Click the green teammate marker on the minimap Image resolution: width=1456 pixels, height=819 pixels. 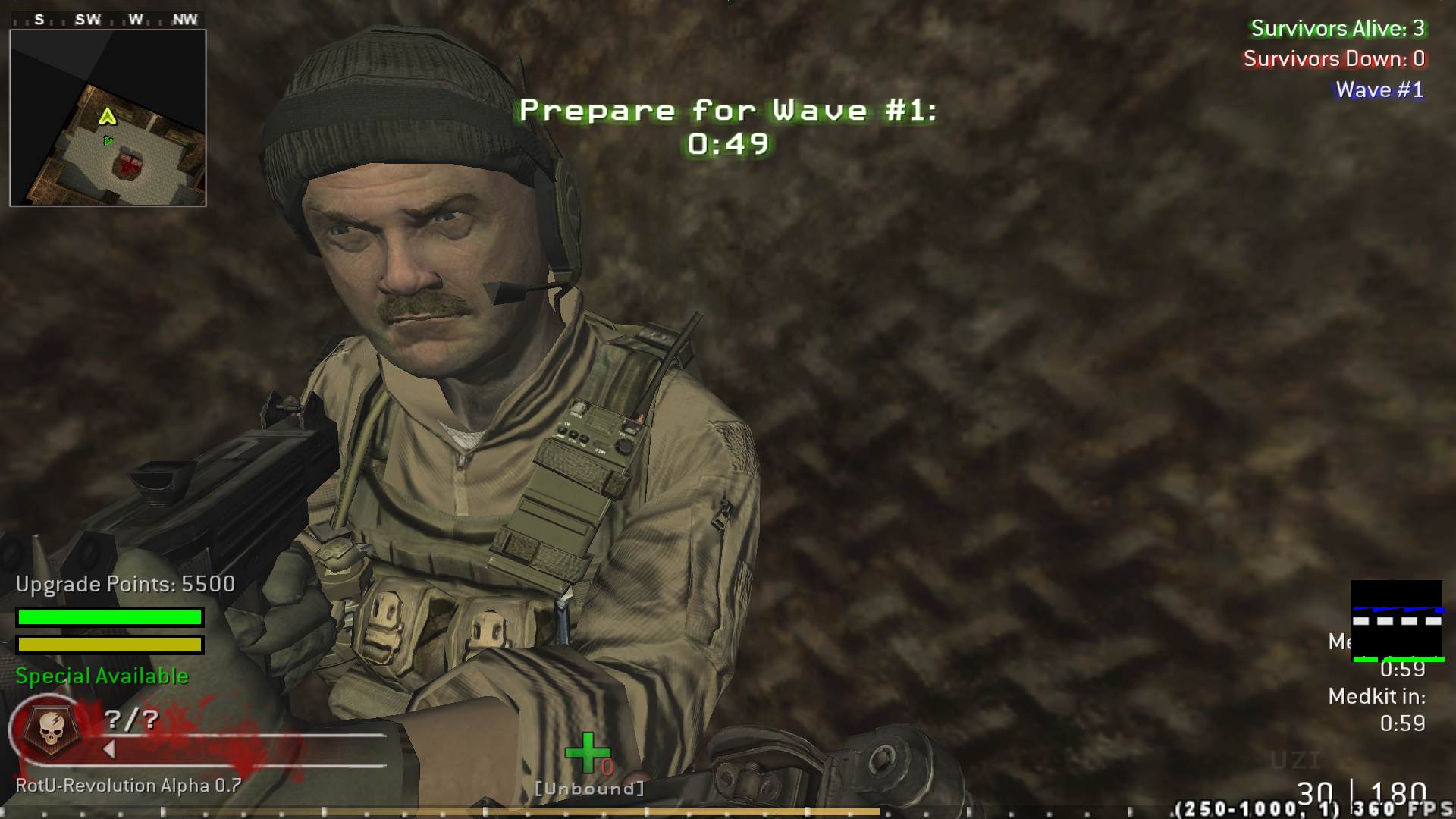[x=109, y=140]
